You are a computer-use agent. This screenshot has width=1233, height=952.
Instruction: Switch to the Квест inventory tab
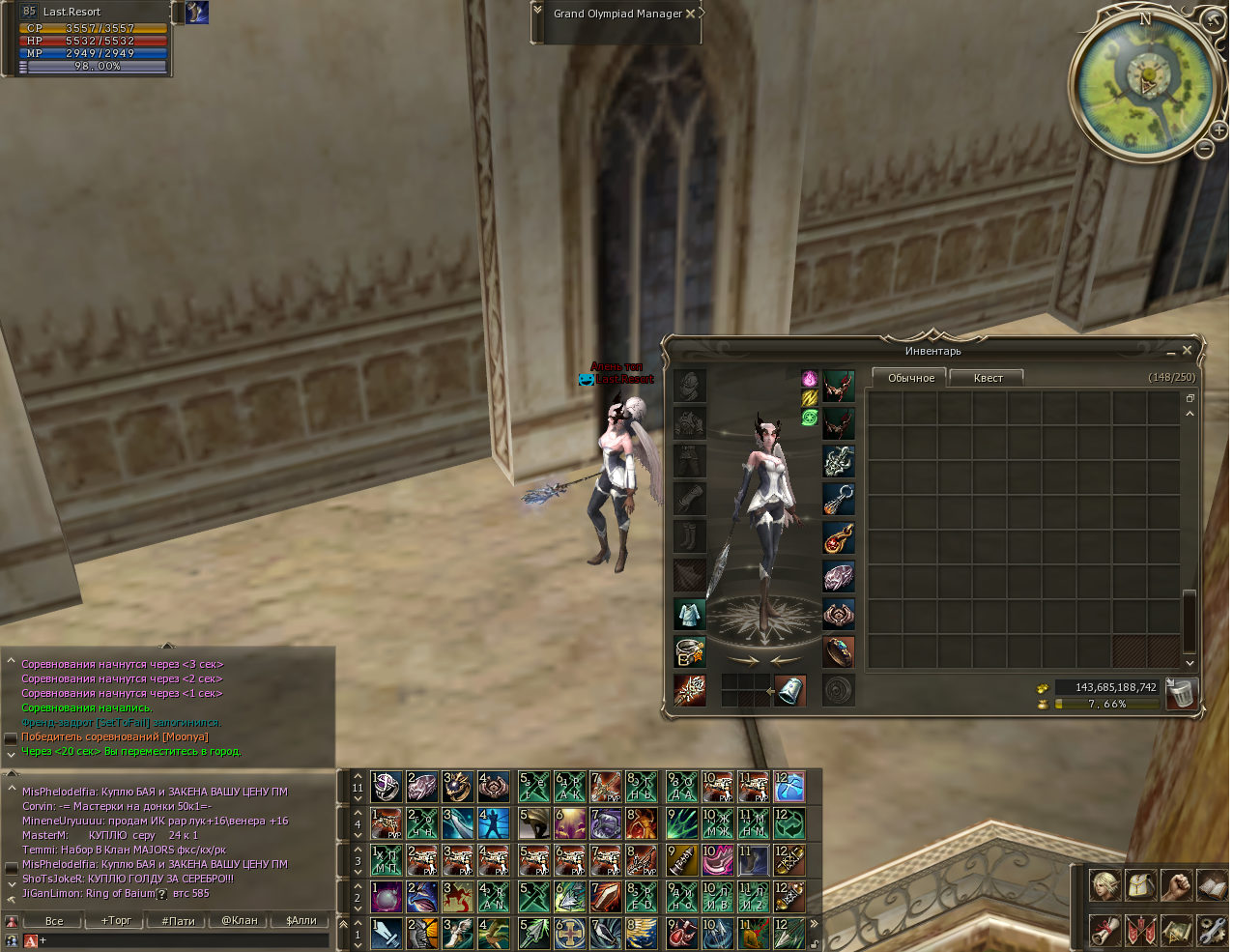(987, 378)
